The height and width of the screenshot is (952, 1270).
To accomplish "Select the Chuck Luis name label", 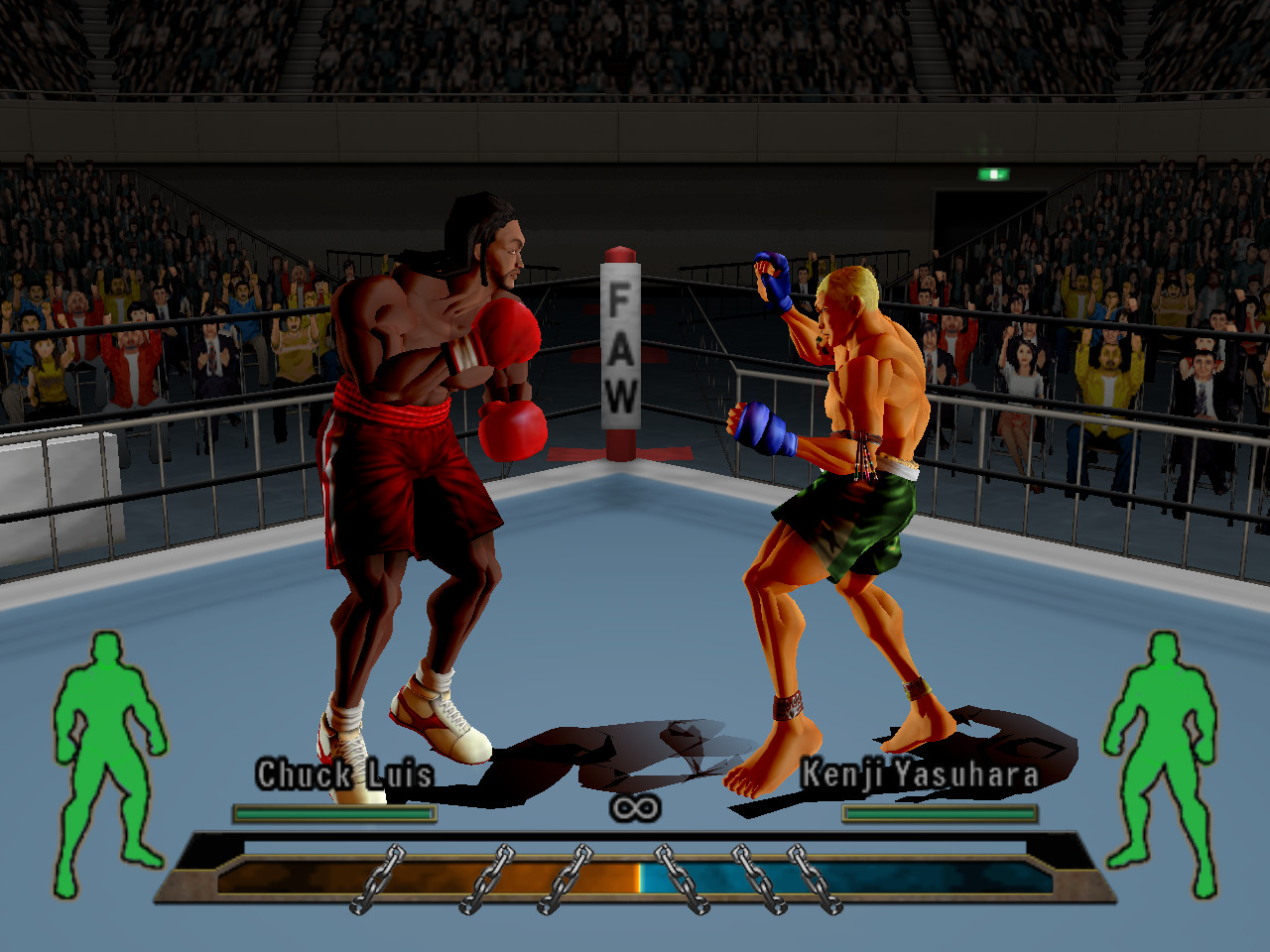I will coord(343,776).
